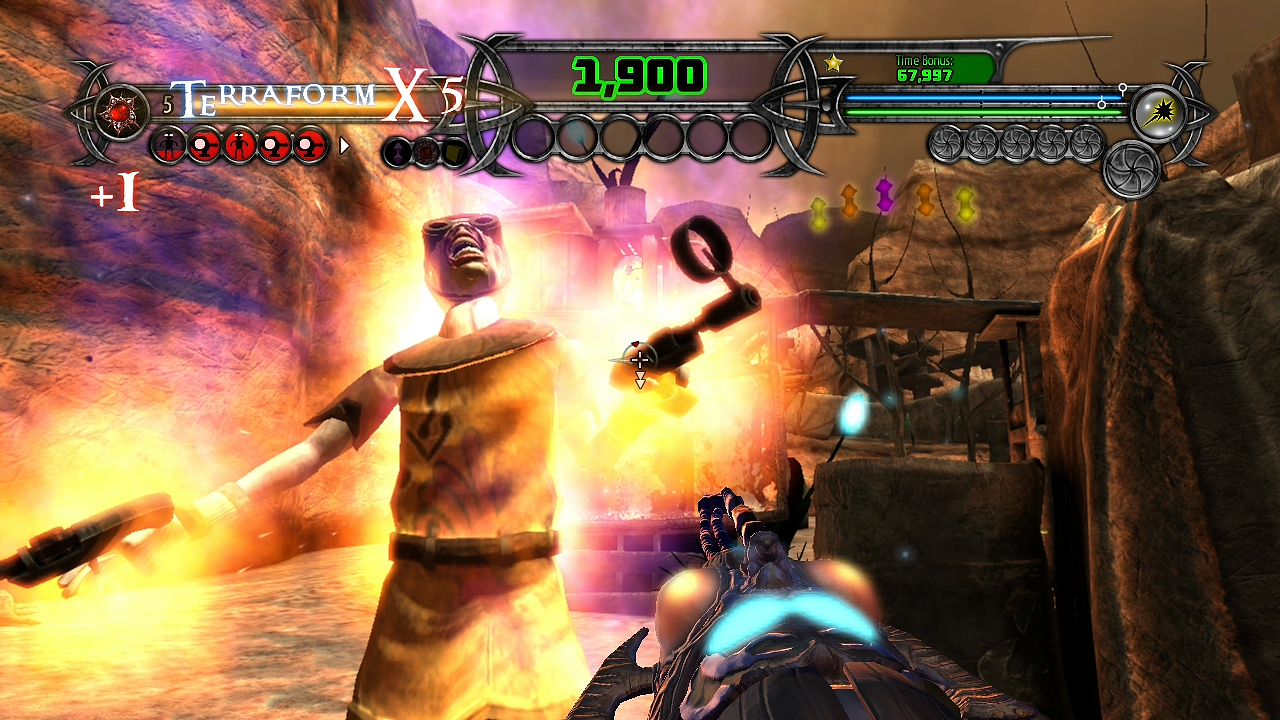The width and height of the screenshot is (1280, 720).
Task: Click the olive cube icon
Action: pyautogui.click(x=456, y=152)
